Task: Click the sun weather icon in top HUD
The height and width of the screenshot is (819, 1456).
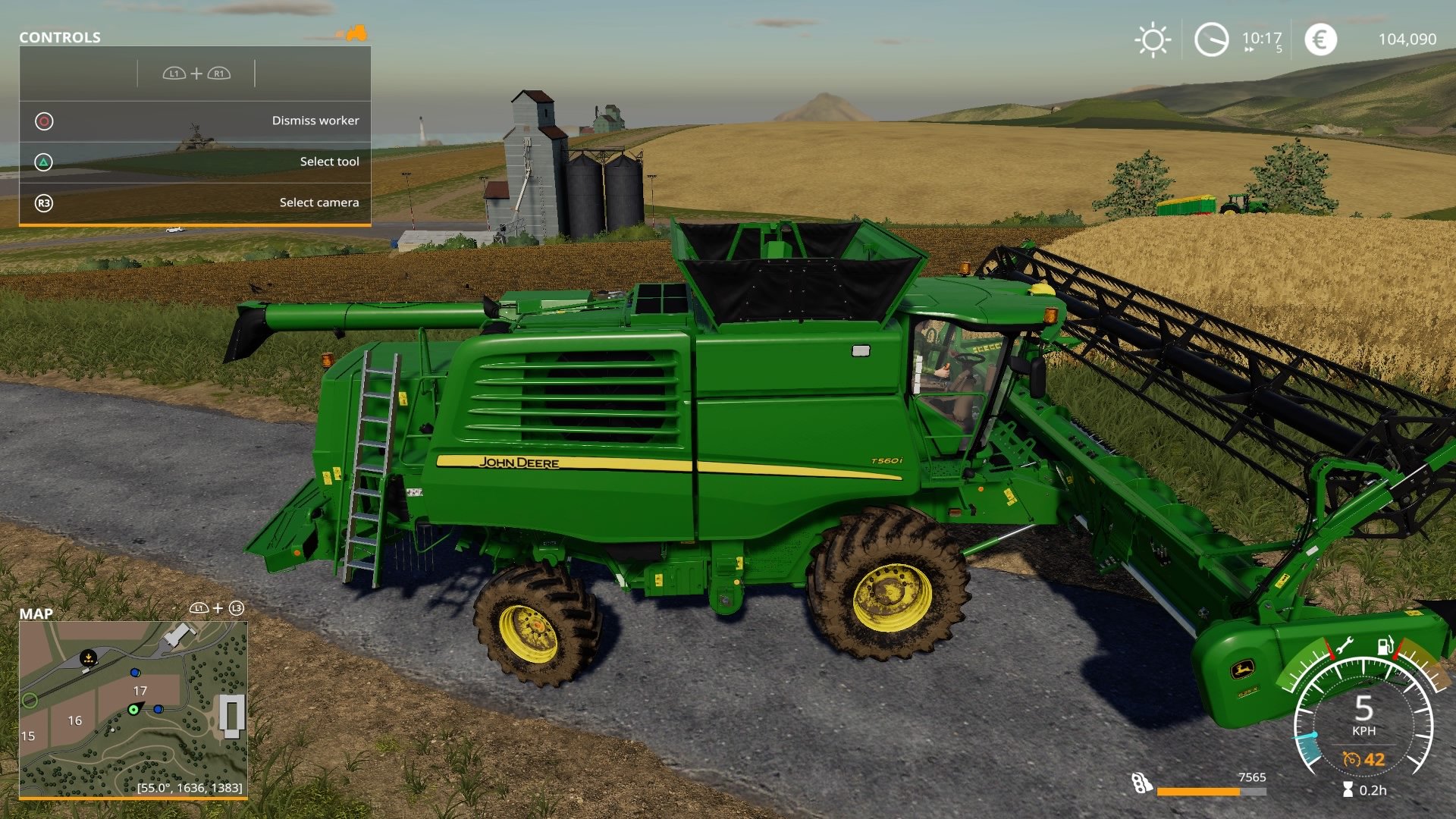Action: (x=1153, y=39)
